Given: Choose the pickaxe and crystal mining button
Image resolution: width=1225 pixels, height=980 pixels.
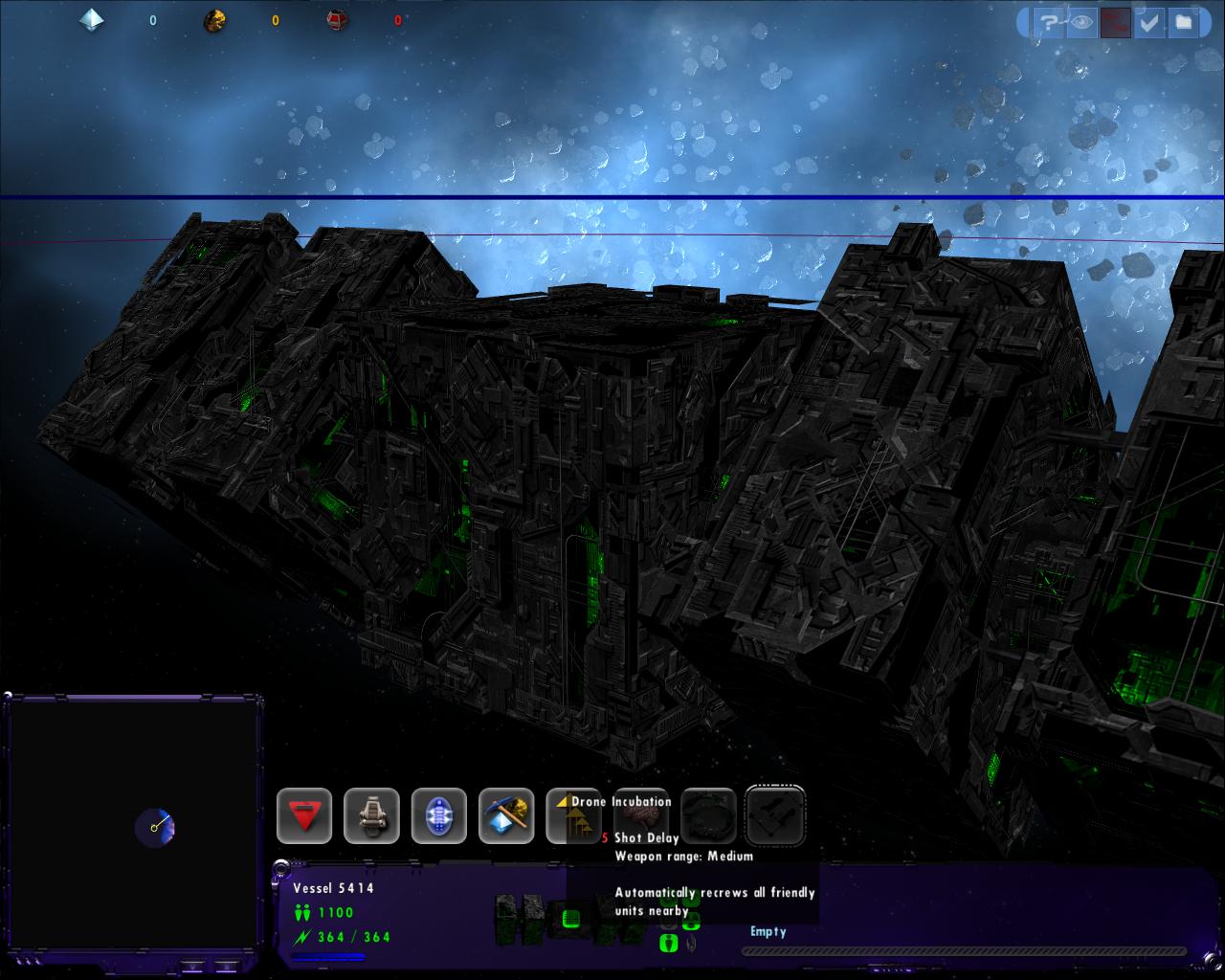Looking at the screenshot, I should pyautogui.click(x=506, y=815).
